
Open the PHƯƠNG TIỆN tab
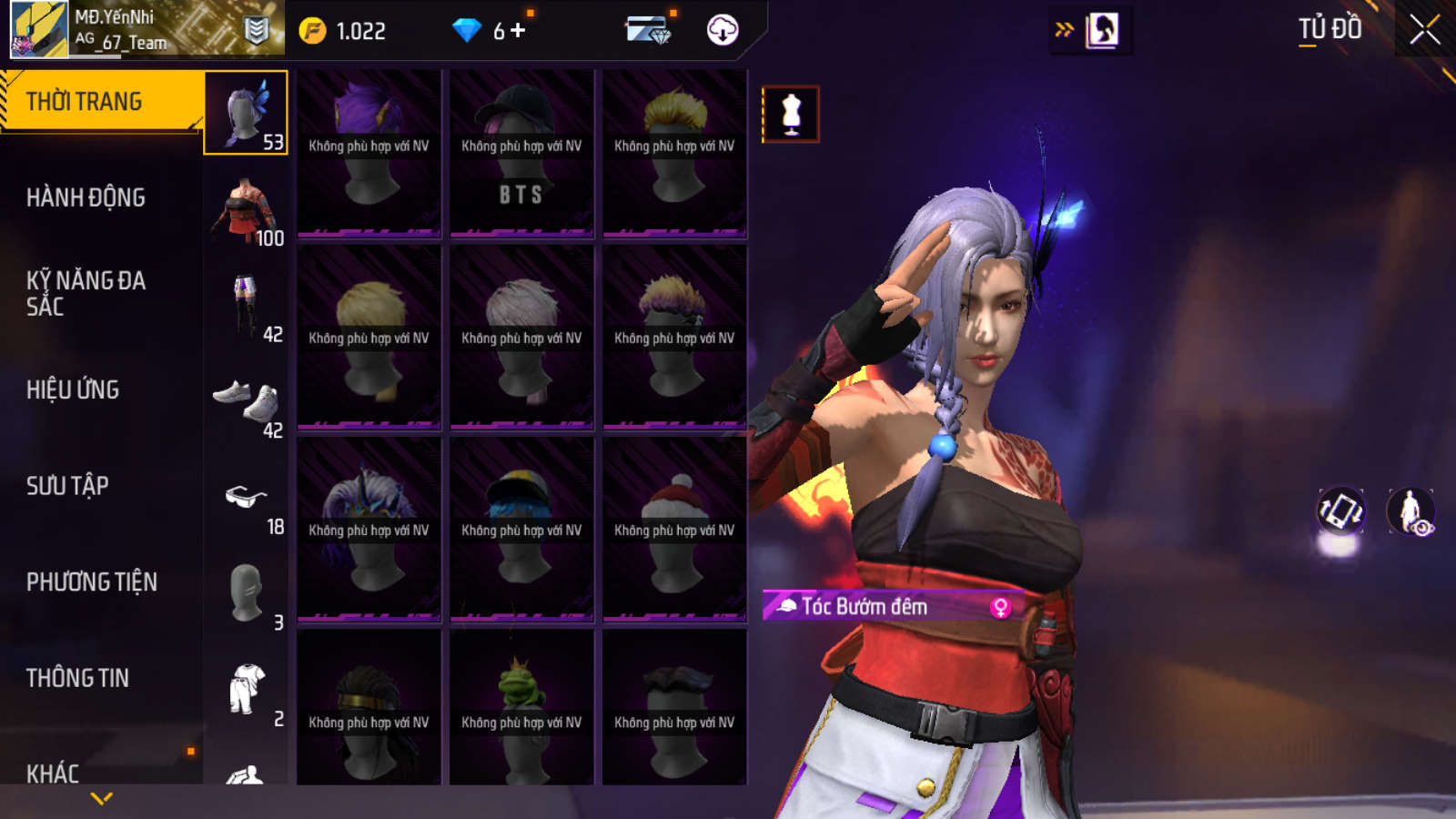(x=91, y=581)
